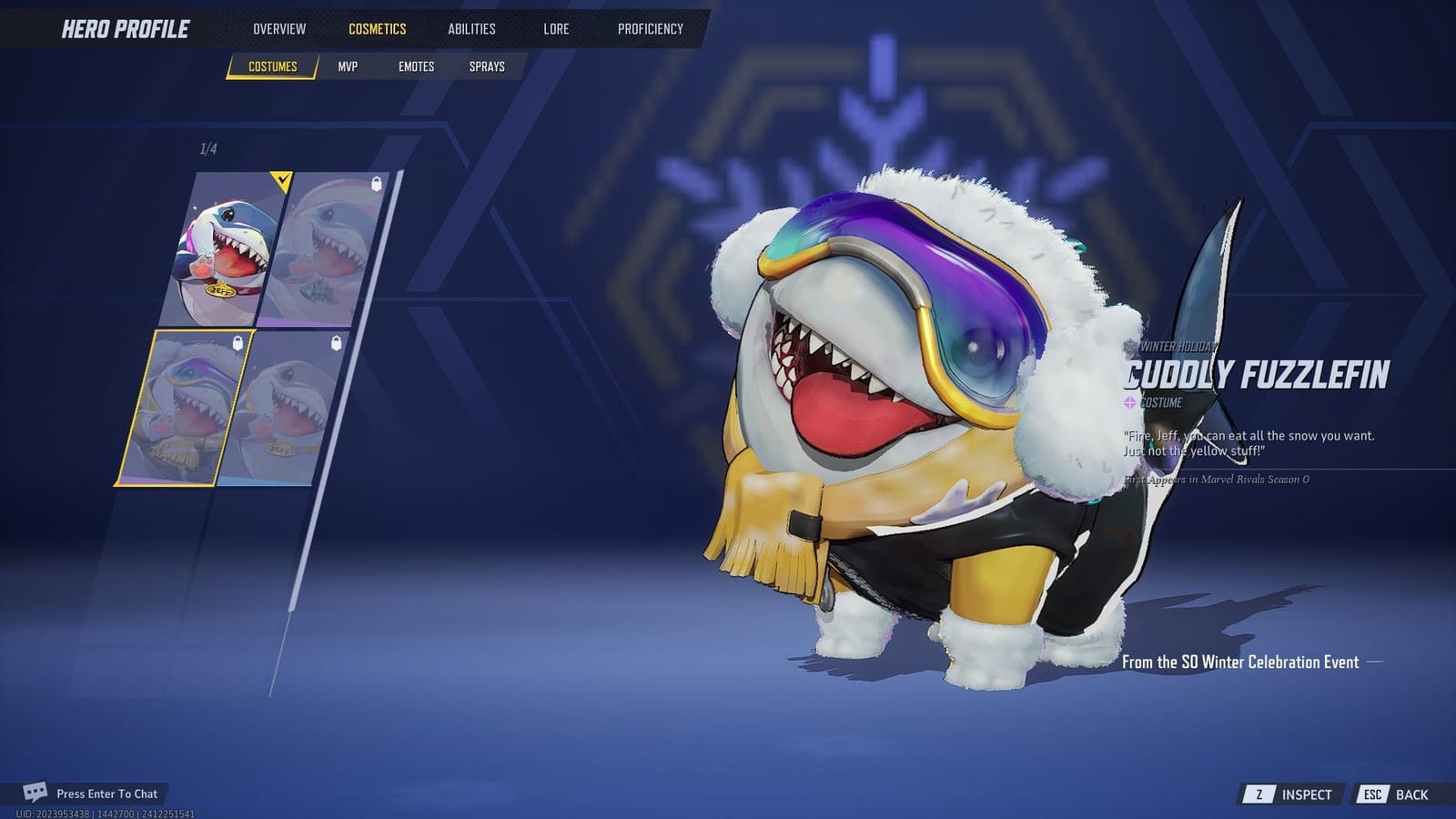Open the Emotes sub-tab
This screenshot has height=819, width=1456.
[417, 66]
